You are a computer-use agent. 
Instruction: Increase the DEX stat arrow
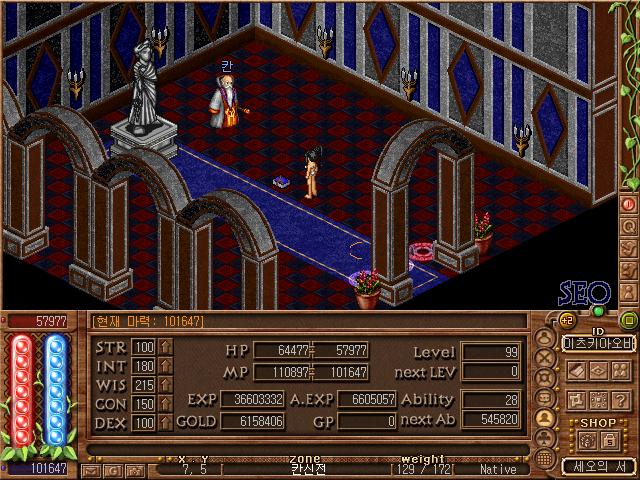coord(166,423)
